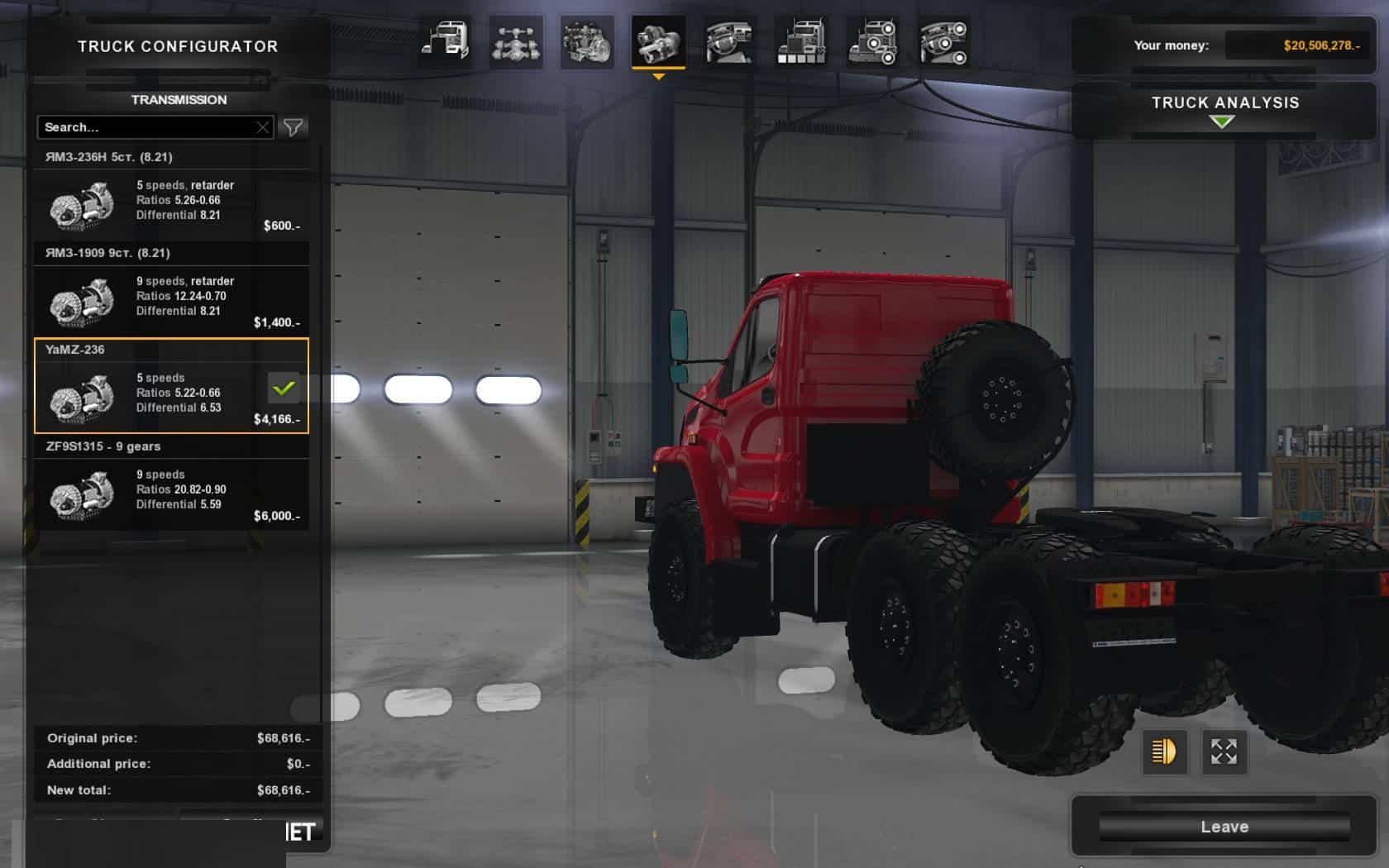Open the cabin selection category
Screen dimensions: 1389x868
tap(445, 42)
